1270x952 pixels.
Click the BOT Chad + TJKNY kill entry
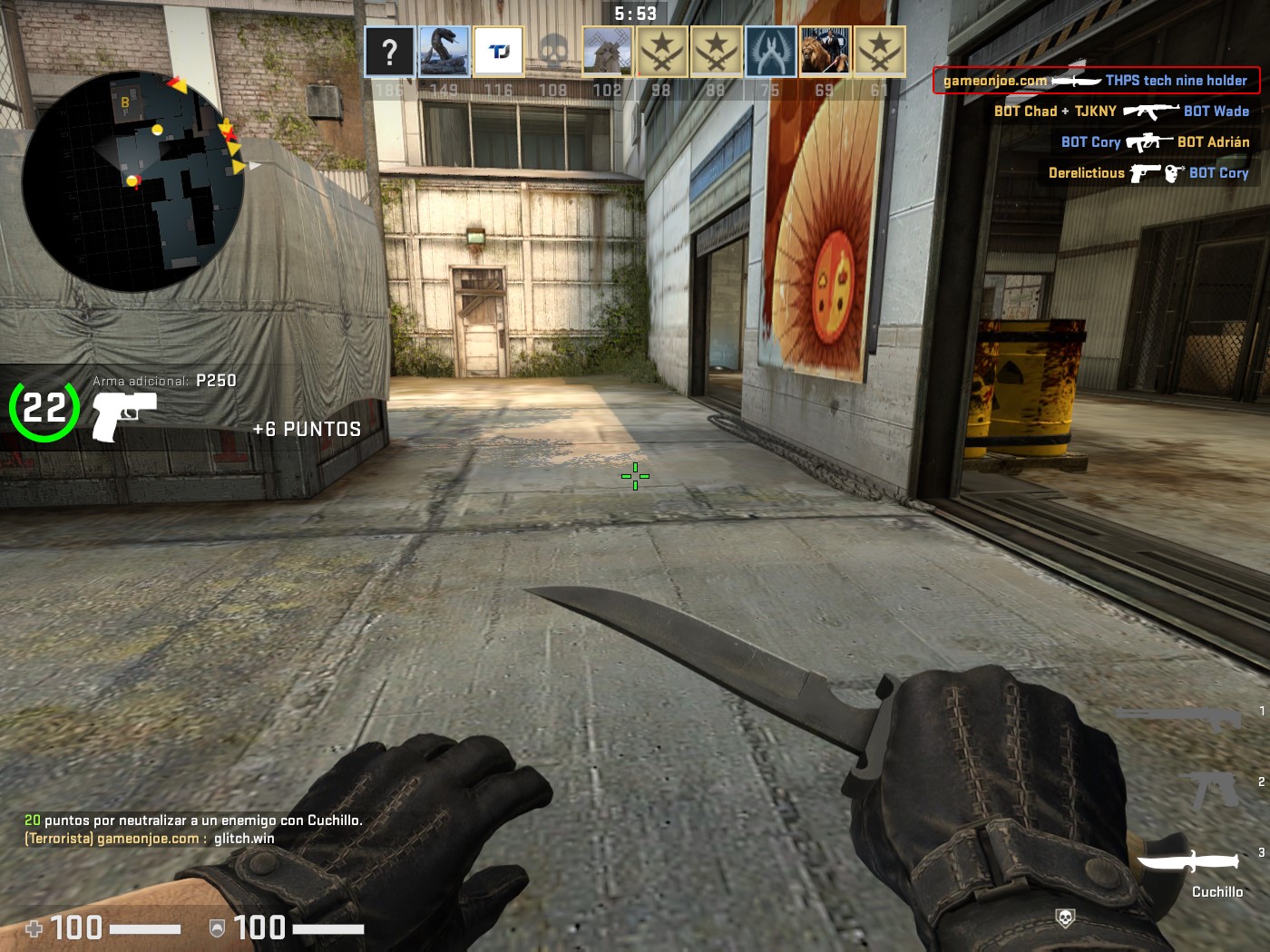click(x=1121, y=112)
